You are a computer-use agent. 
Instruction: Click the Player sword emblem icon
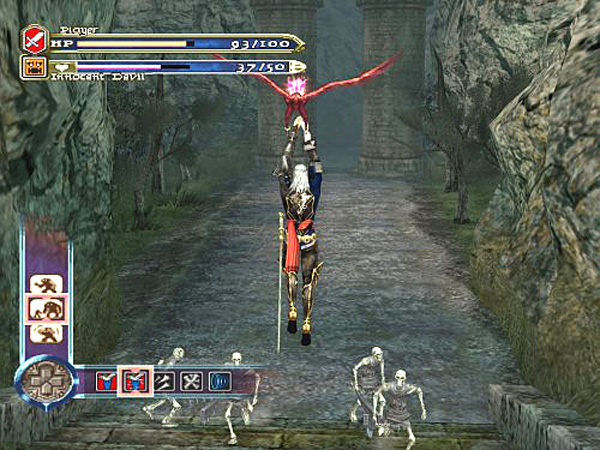[35, 41]
